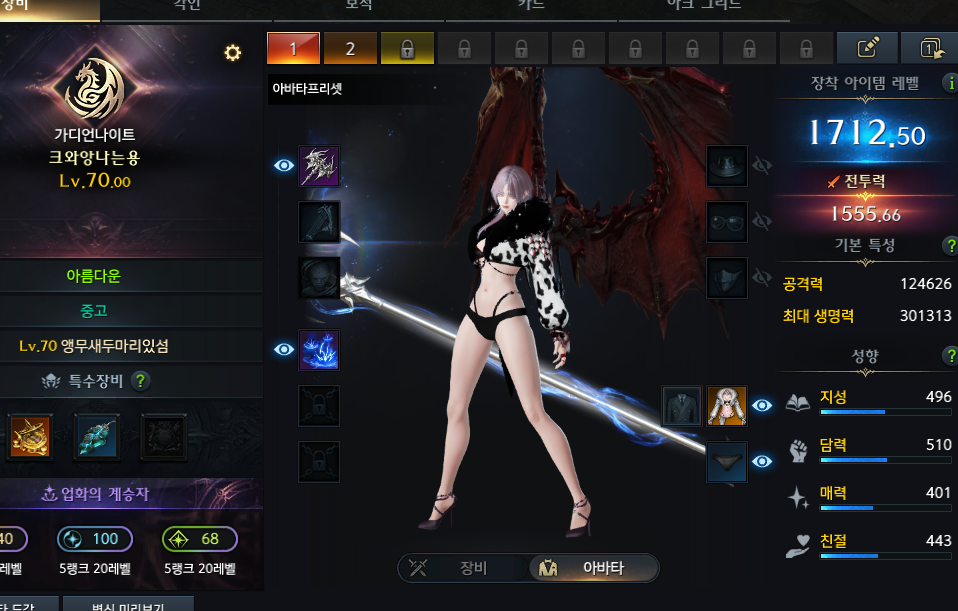Switch to avatar preset 2

350,48
